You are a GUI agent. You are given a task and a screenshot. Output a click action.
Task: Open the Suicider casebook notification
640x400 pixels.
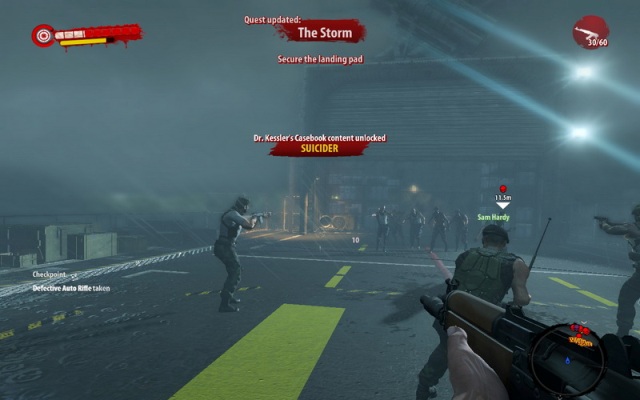point(319,148)
